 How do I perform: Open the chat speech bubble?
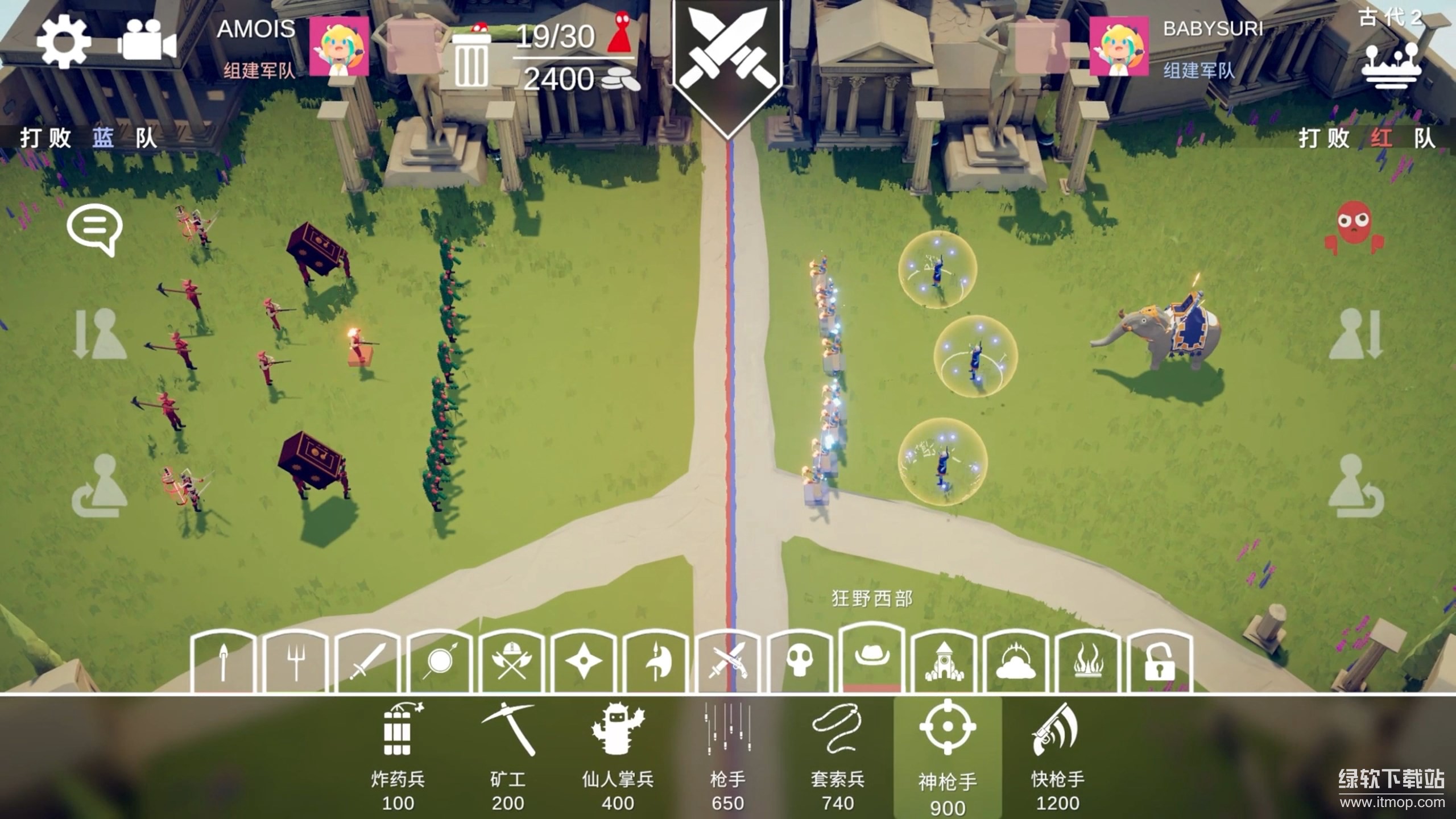pyautogui.click(x=94, y=229)
